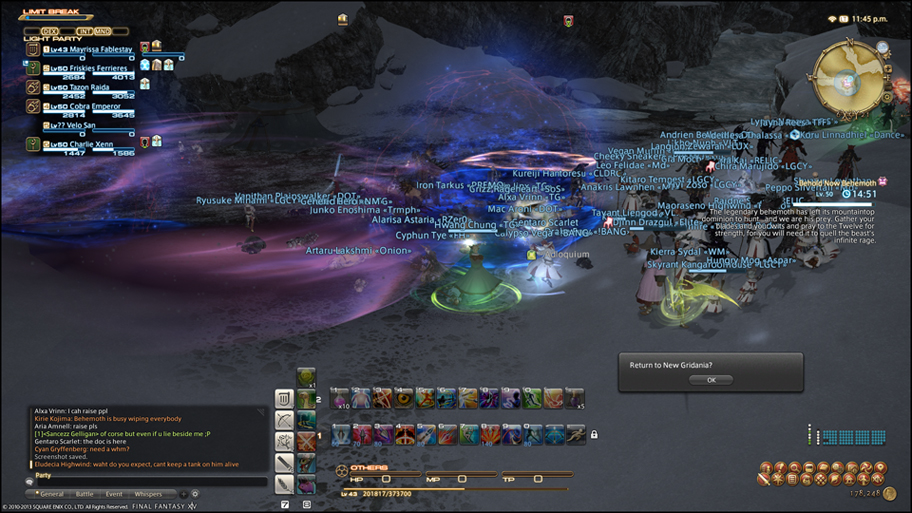Toggle the hotbar padlock

(594, 435)
